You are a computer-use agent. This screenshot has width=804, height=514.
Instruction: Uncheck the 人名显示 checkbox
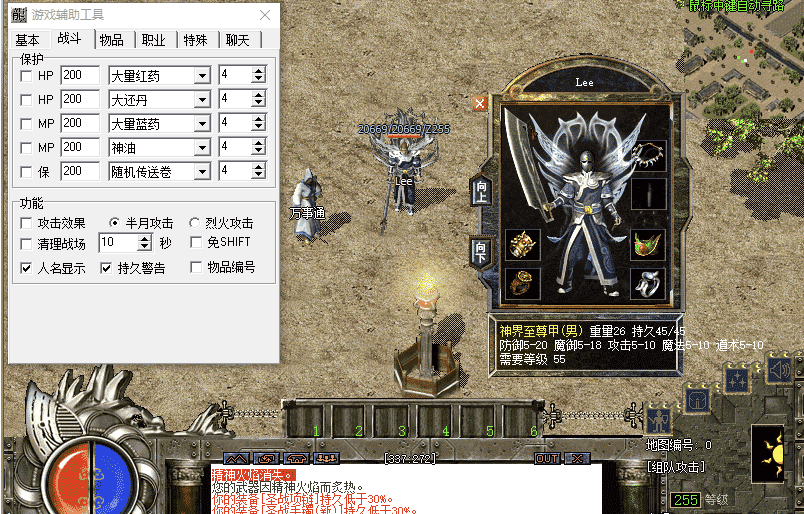pos(26,268)
